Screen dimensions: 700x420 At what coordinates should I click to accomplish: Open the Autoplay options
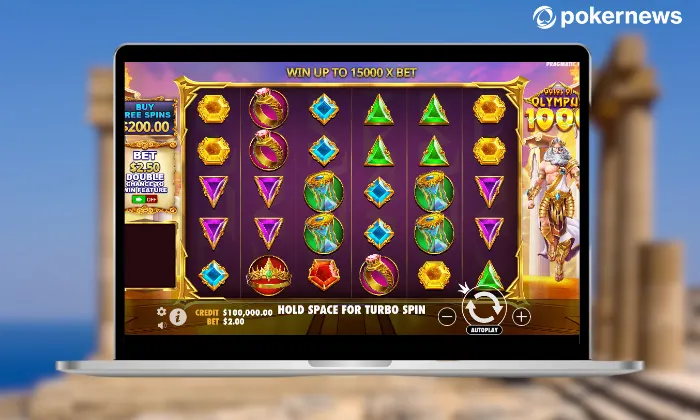click(x=484, y=329)
